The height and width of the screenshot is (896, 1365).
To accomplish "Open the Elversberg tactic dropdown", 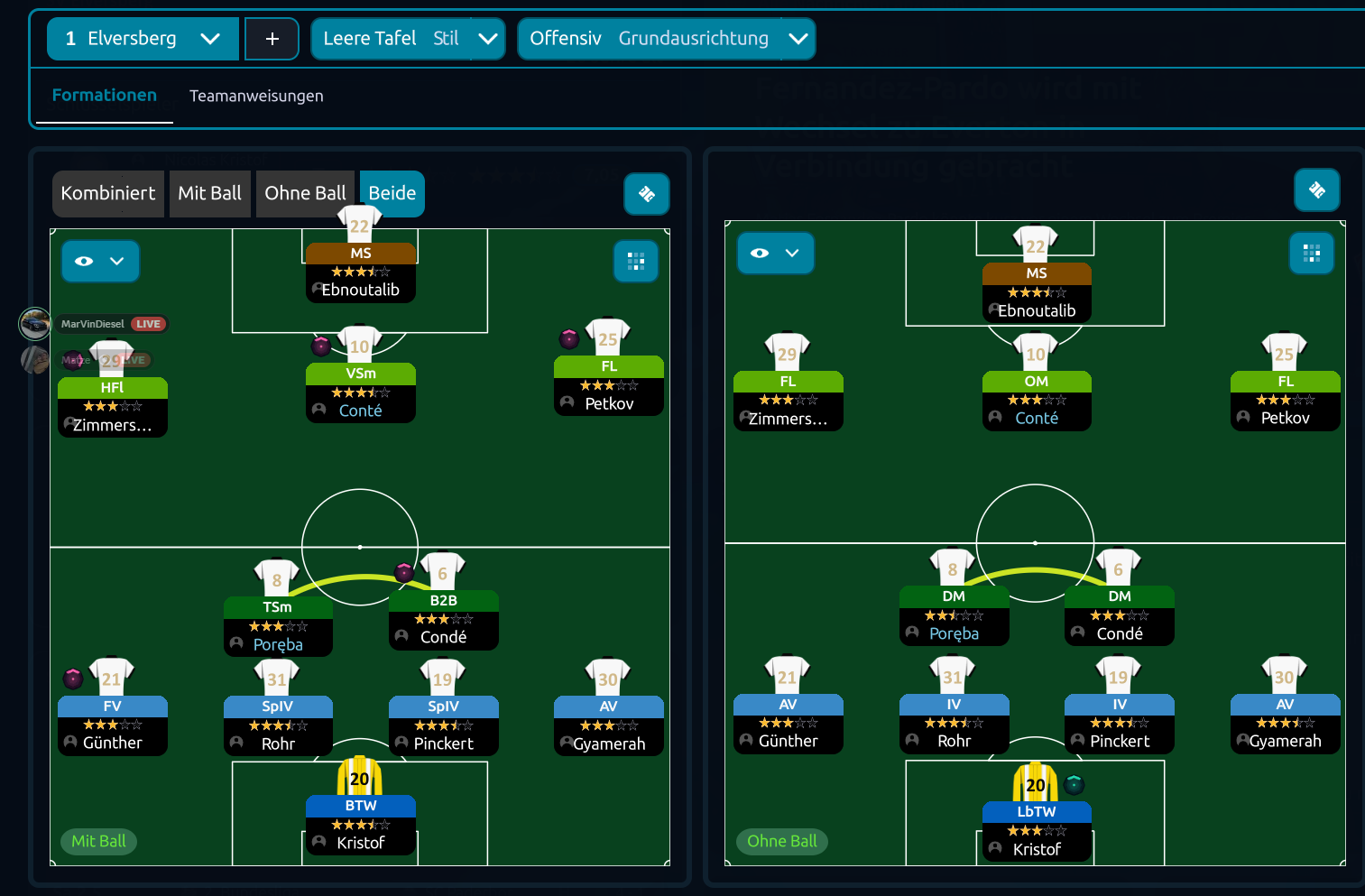I will coord(143,39).
